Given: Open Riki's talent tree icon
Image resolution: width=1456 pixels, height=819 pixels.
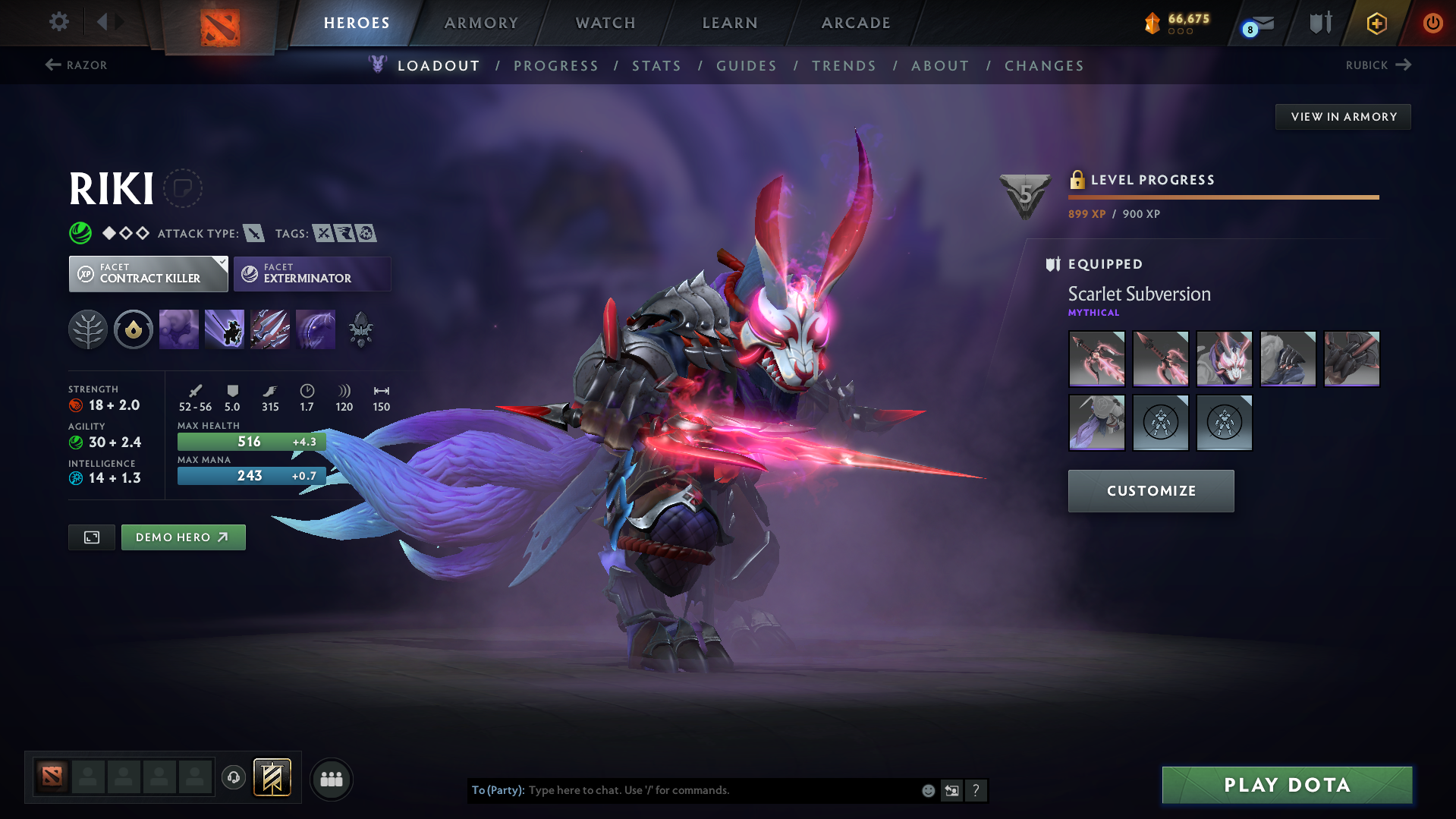Looking at the screenshot, I should pyautogui.click(x=88, y=329).
